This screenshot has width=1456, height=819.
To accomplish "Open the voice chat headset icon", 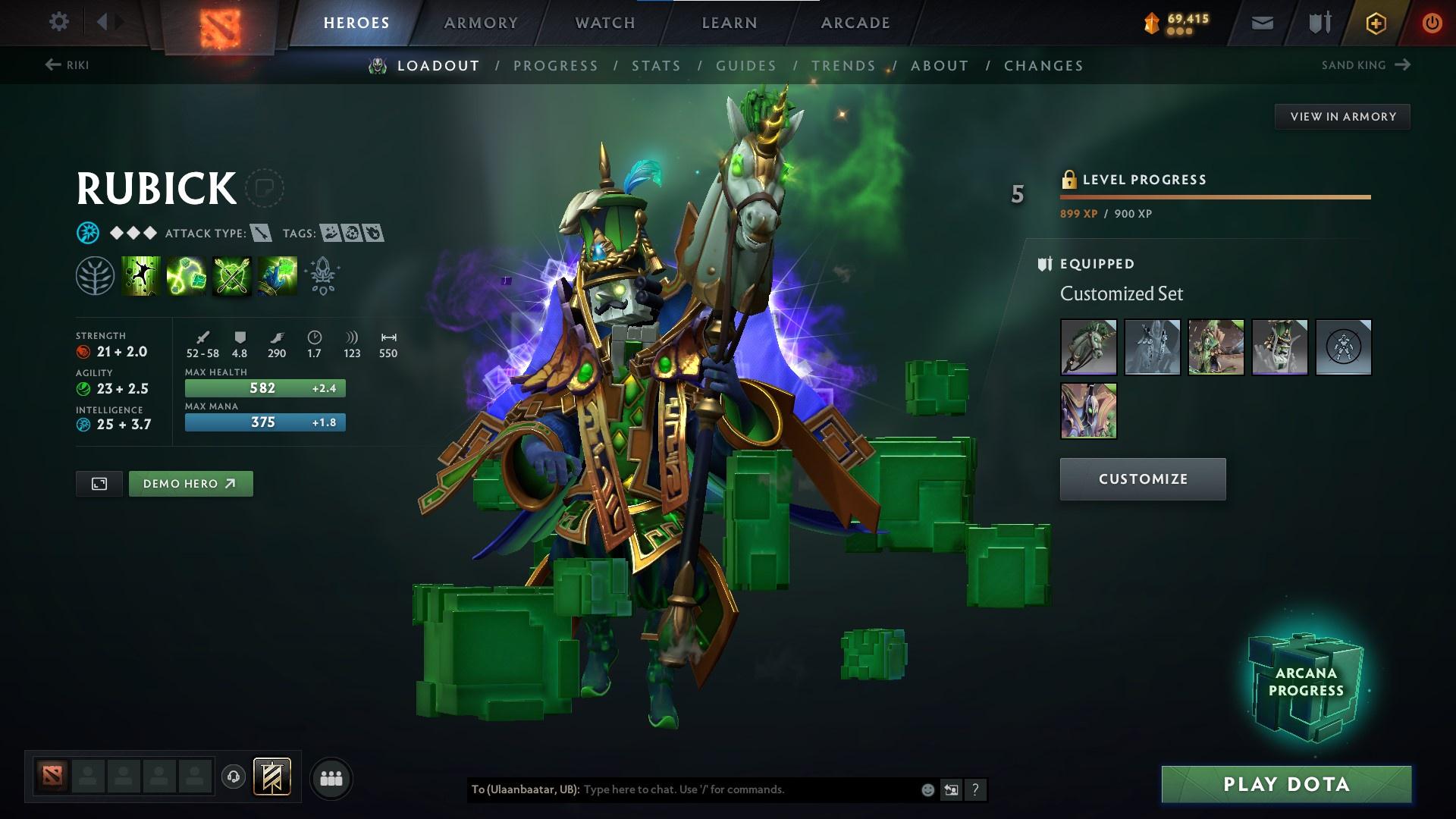I will pos(233,777).
